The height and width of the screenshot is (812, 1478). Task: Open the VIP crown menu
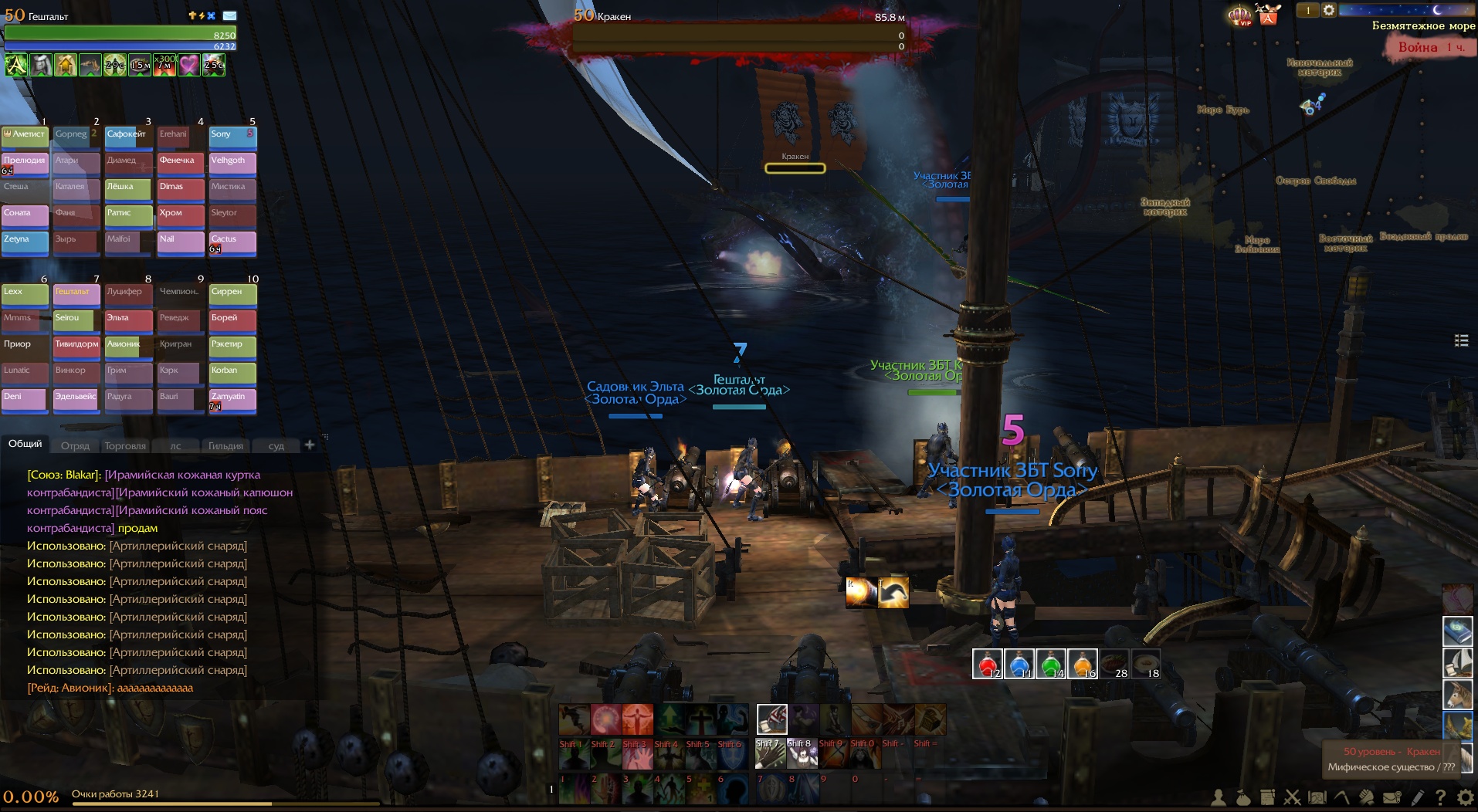coord(1240,15)
